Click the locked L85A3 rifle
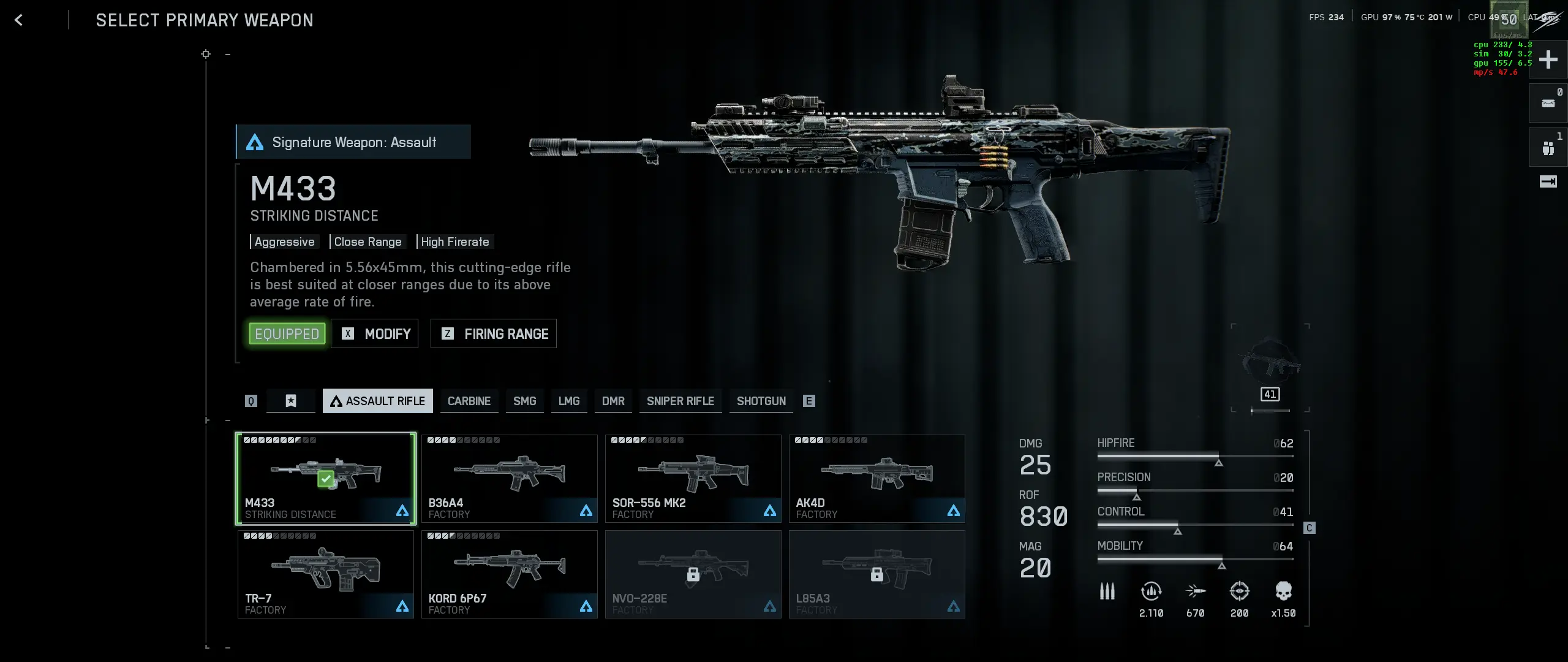Screen dimensions: 1568x662 (877, 574)
